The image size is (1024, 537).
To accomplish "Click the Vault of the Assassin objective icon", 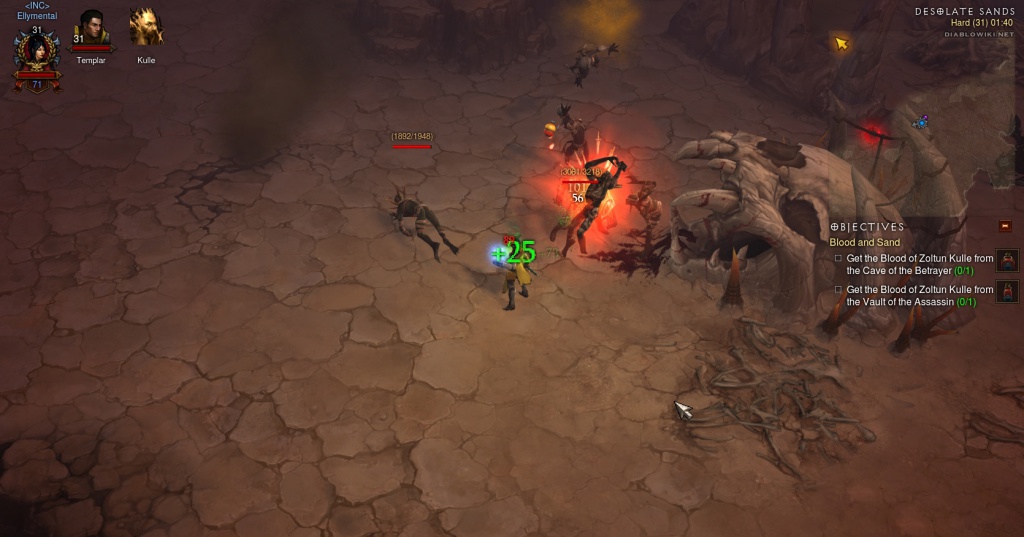I will [1007, 292].
